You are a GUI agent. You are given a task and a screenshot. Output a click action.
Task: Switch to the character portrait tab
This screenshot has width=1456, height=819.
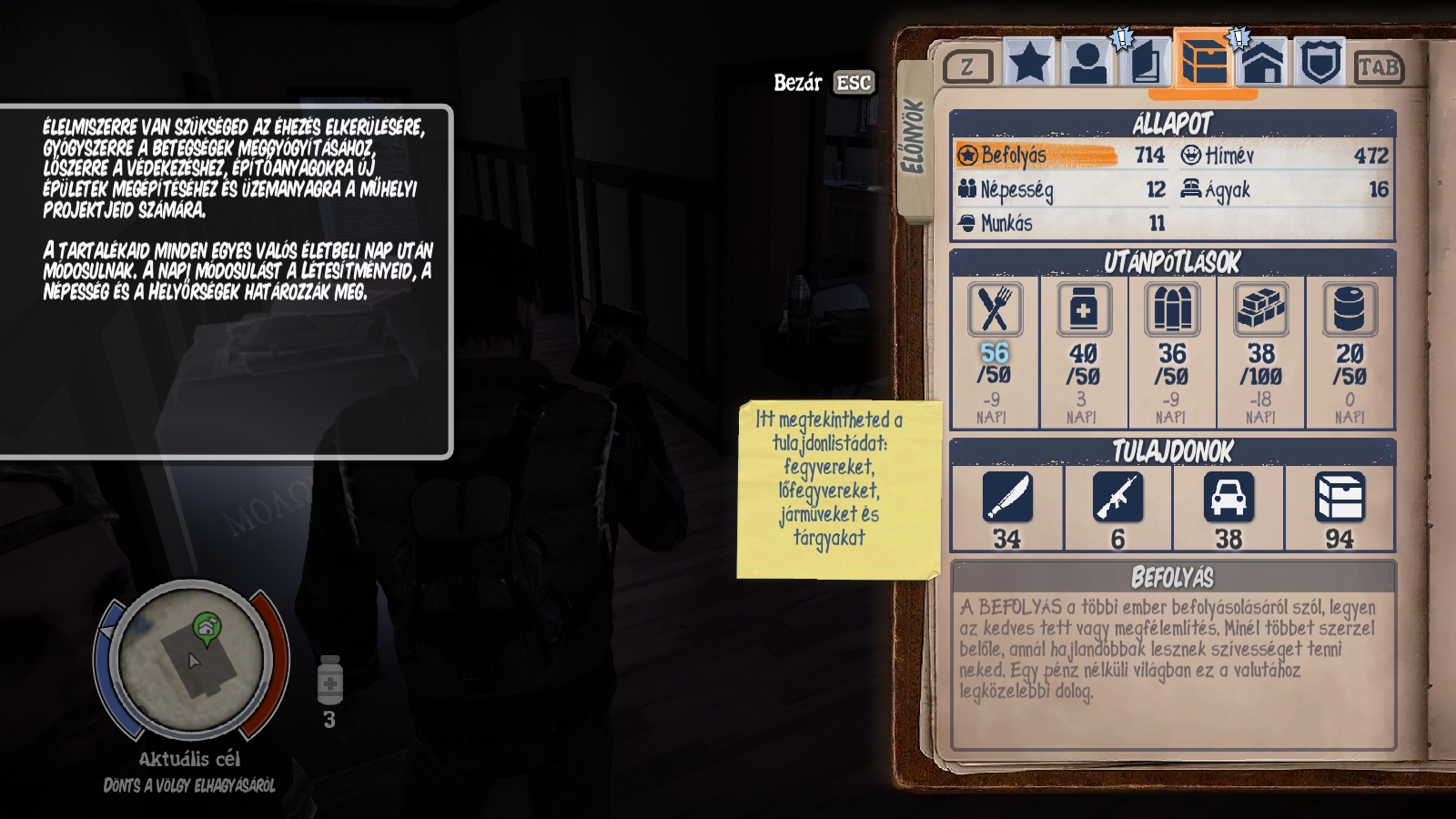tap(1087, 63)
